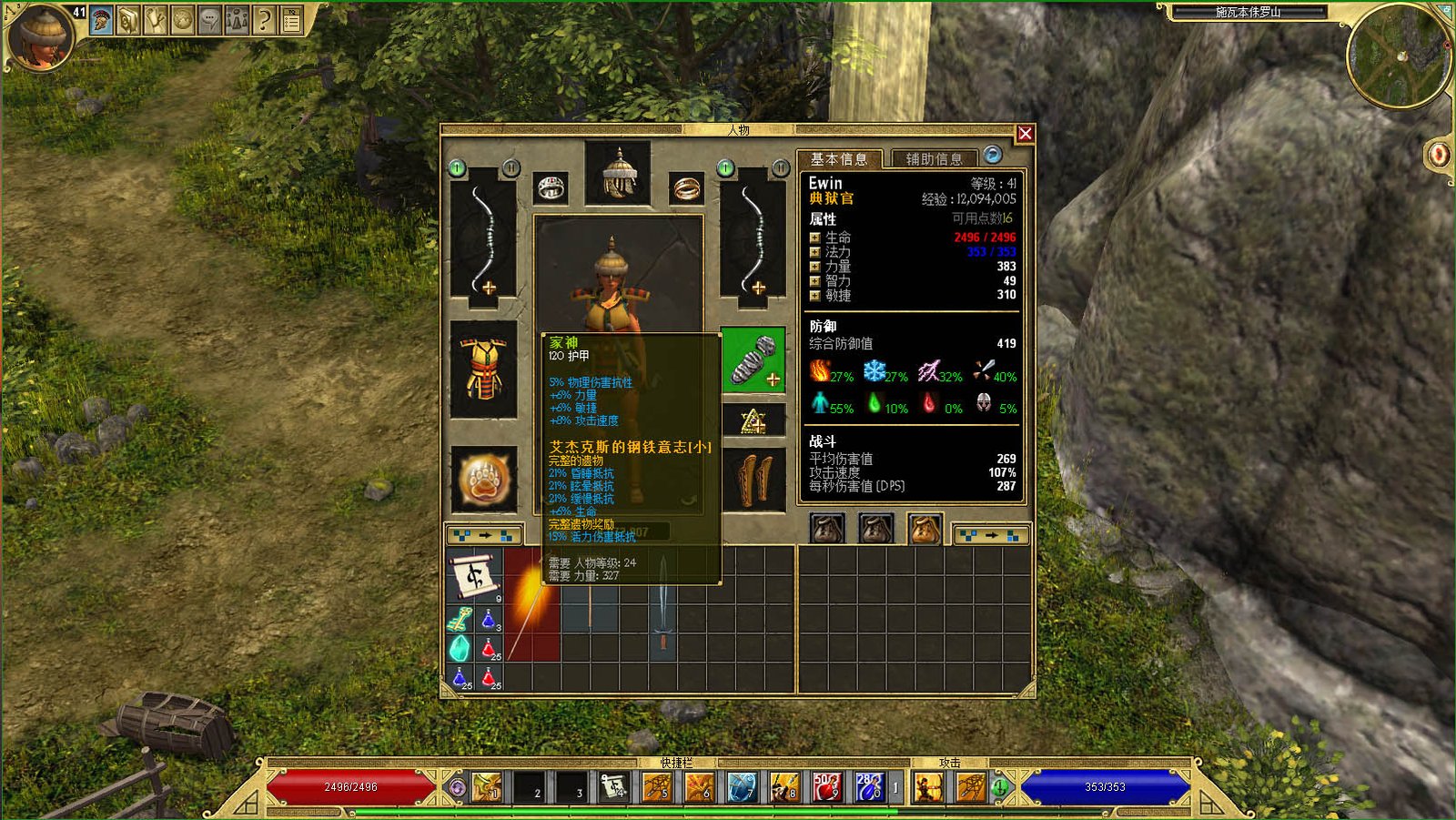Image resolution: width=1456 pixels, height=820 pixels.
Task: Open the skill book icon on the top toolbar
Action: tap(127, 19)
